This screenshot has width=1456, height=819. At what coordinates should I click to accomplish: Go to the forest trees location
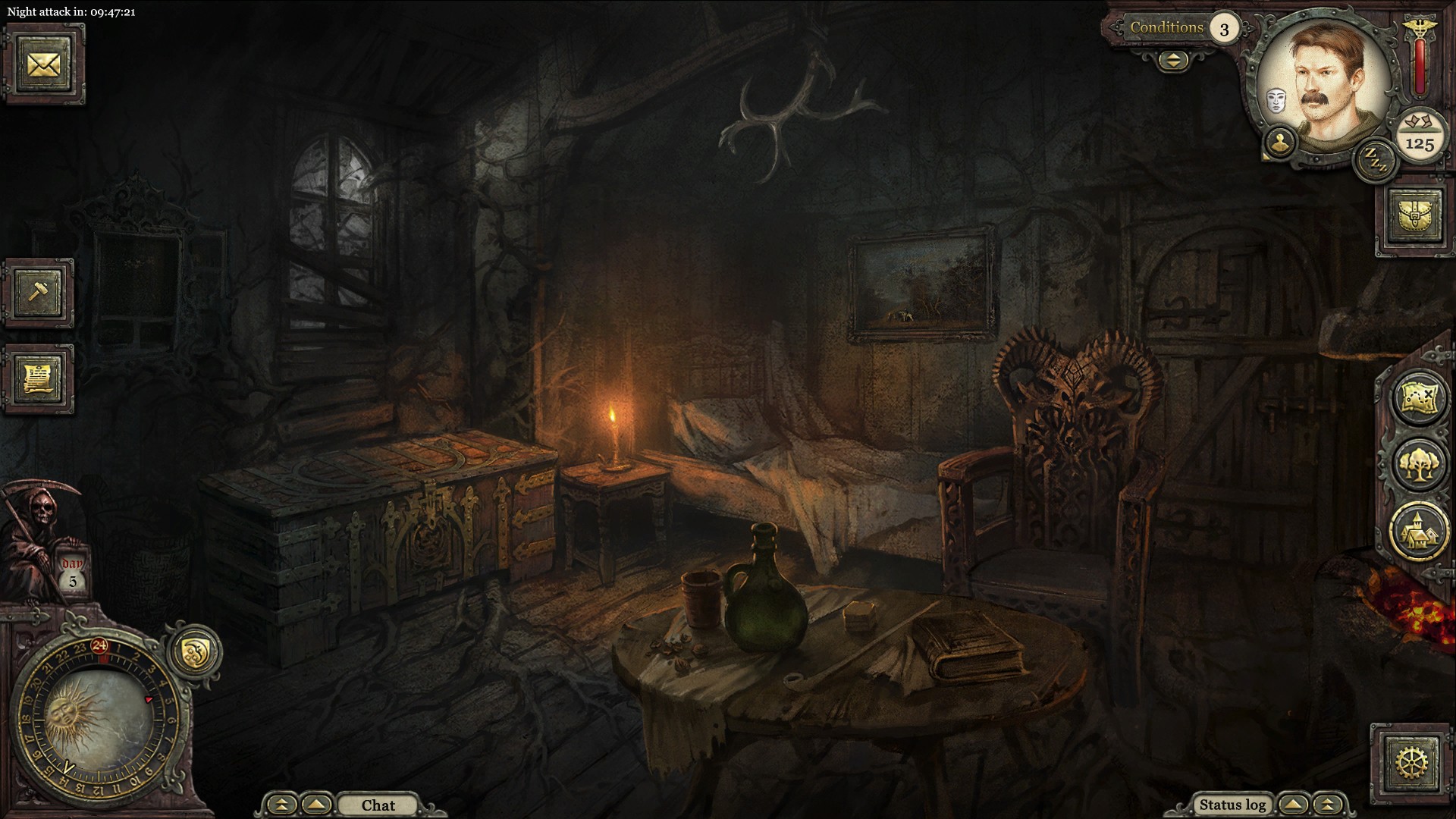(x=1418, y=464)
